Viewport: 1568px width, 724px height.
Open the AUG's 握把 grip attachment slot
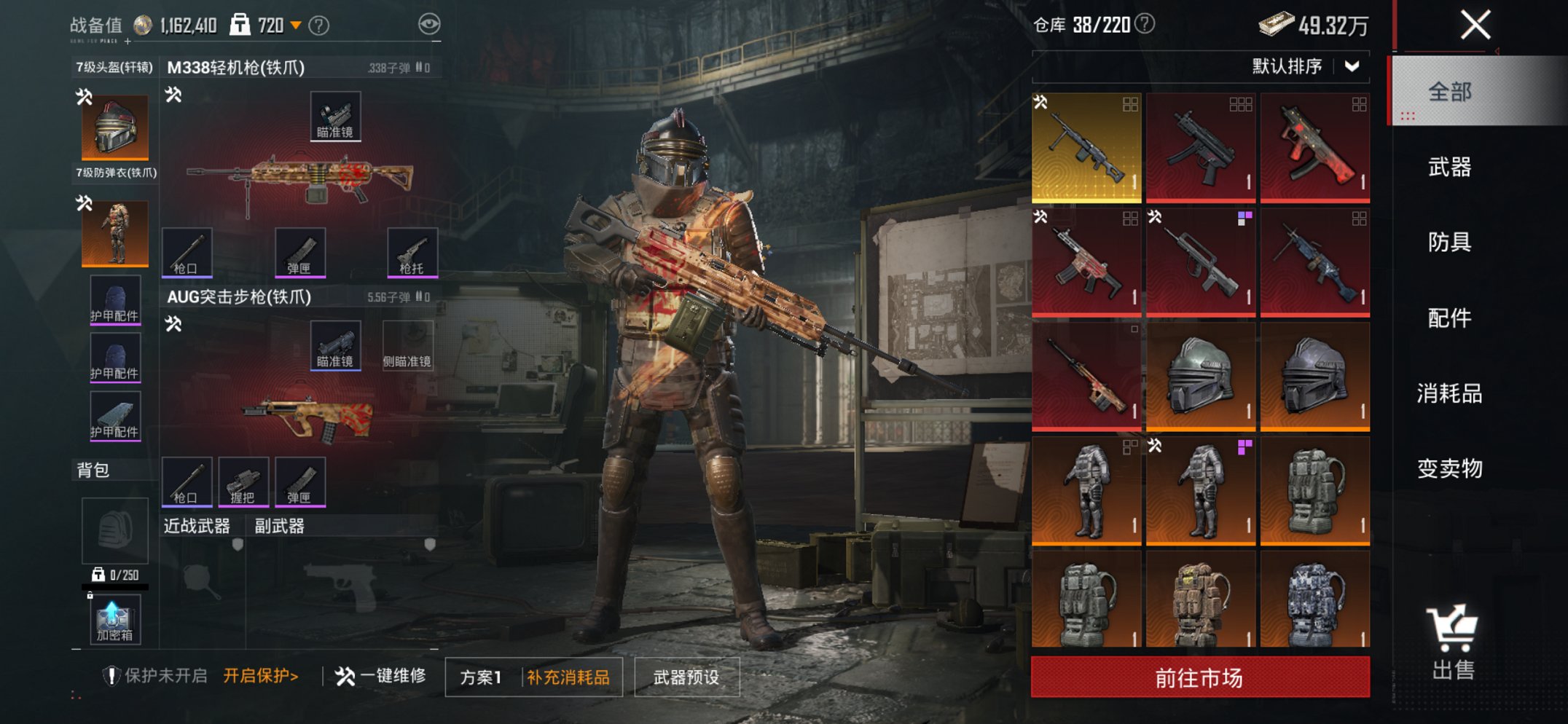[245, 481]
